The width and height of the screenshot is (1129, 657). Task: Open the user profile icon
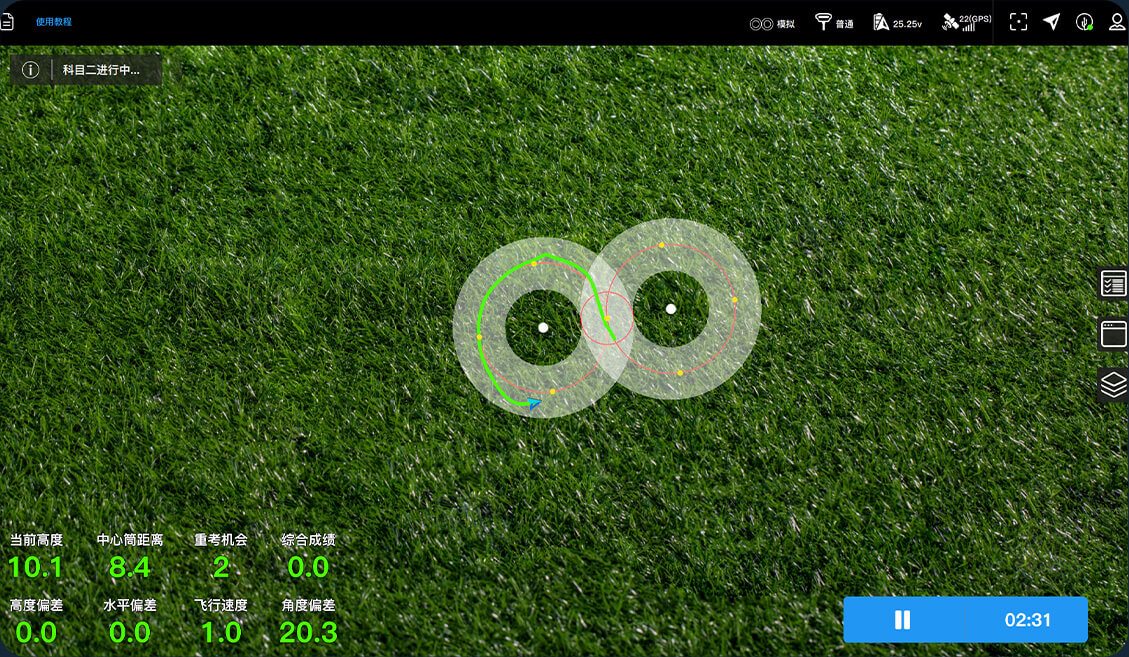[1117, 22]
